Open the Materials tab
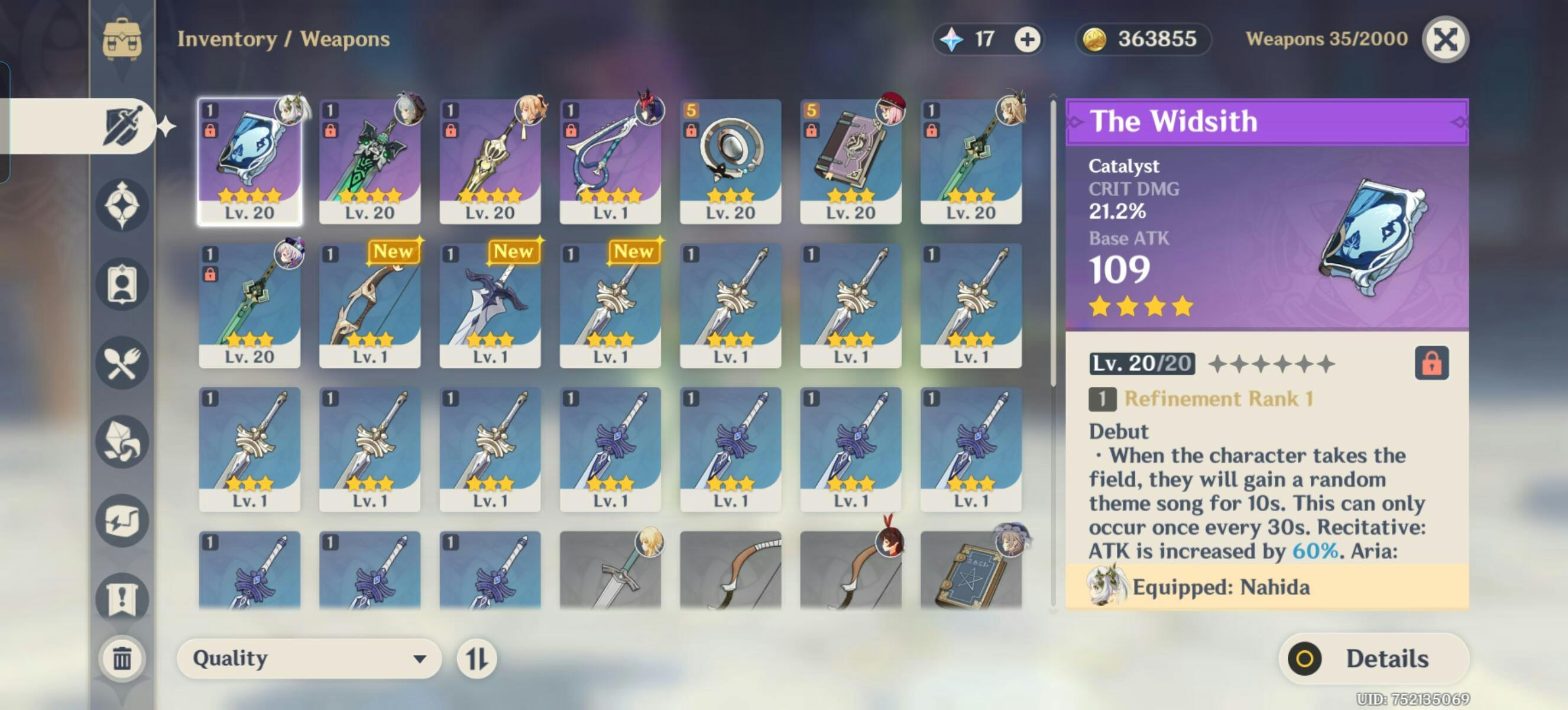Image resolution: width=1568 pixels, height=710 pixels. [122, 441]
